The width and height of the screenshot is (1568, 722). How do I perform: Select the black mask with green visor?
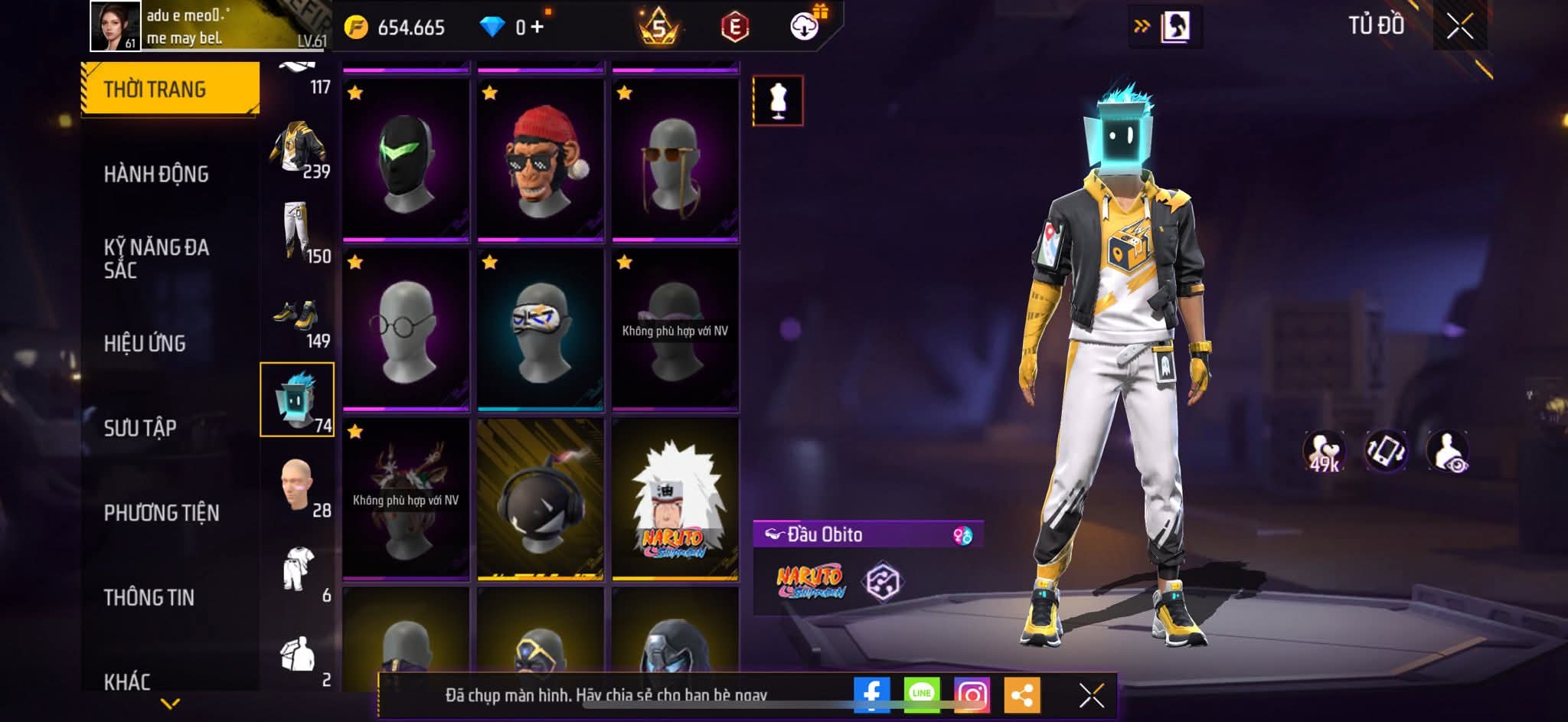[406, 158]
